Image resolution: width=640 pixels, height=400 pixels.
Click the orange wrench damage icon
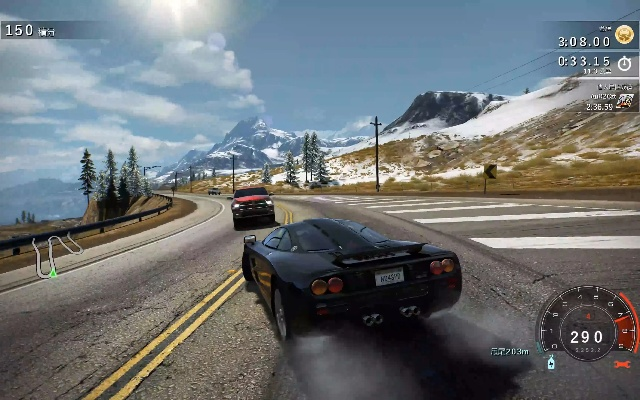pos(620,365)
